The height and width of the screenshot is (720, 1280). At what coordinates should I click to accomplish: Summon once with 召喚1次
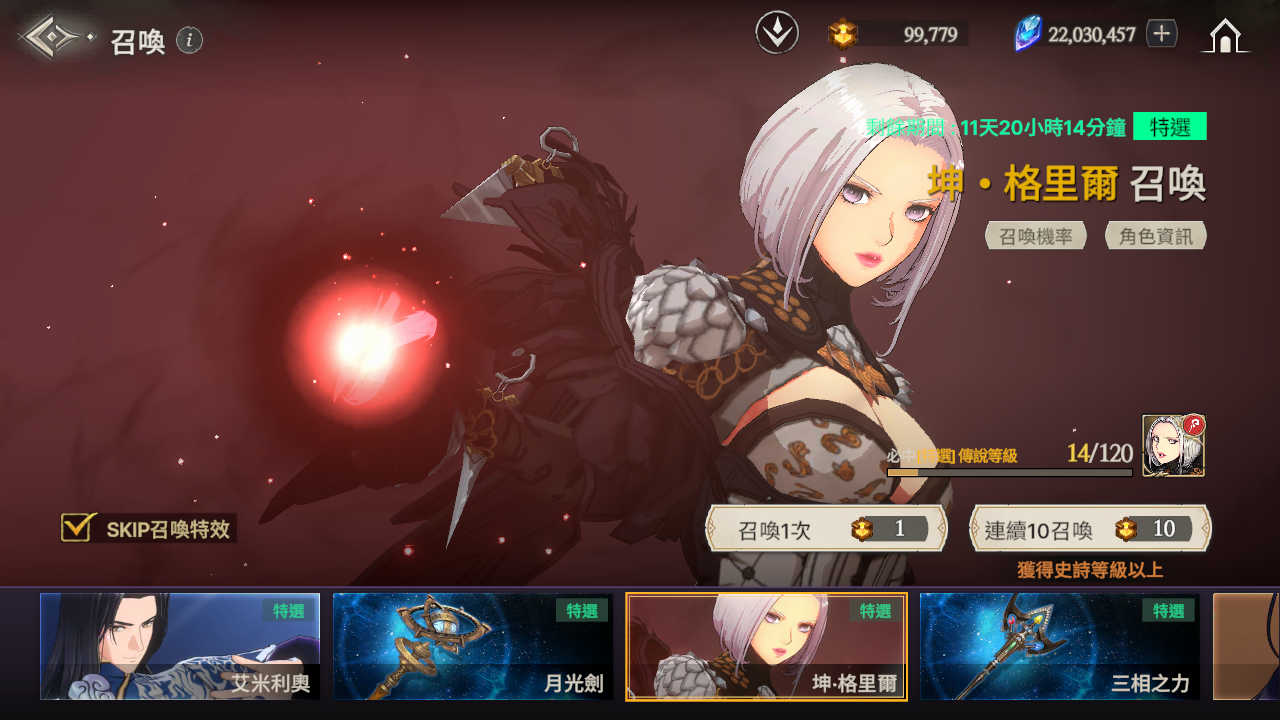click(826, 529)
